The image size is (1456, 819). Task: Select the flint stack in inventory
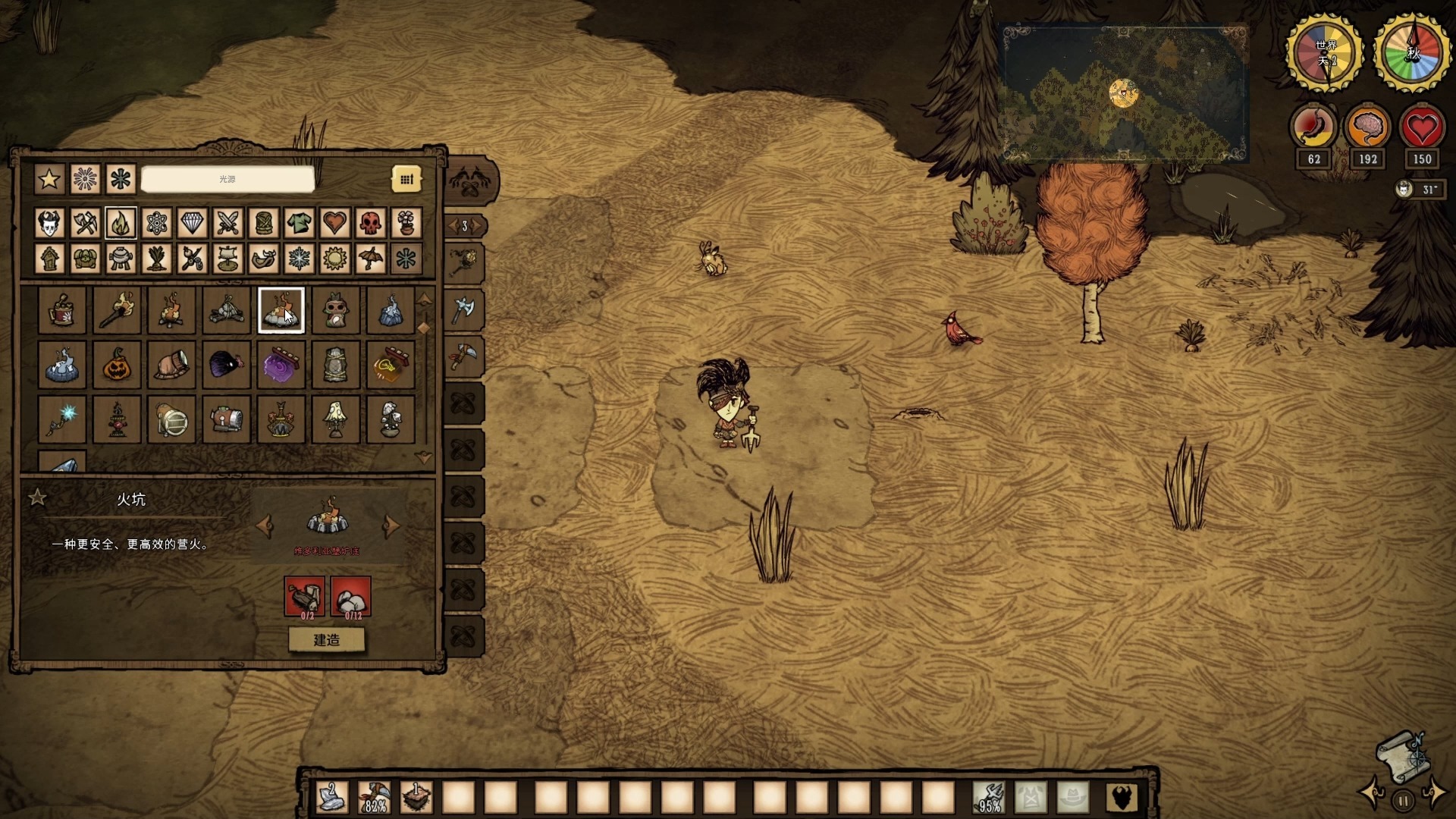point(332,798)
